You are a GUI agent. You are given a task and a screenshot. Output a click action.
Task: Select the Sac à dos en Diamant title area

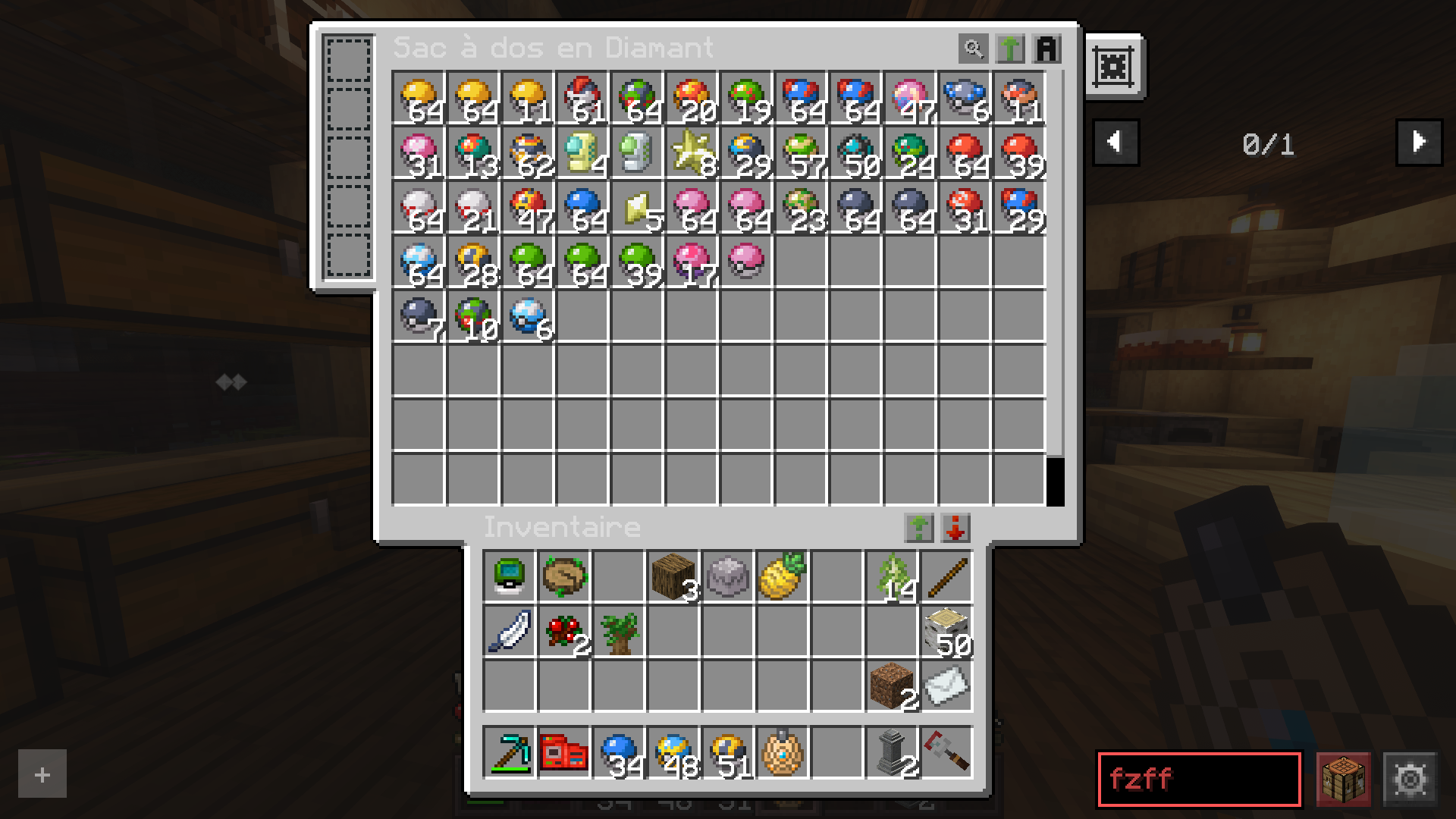[554, 47]
